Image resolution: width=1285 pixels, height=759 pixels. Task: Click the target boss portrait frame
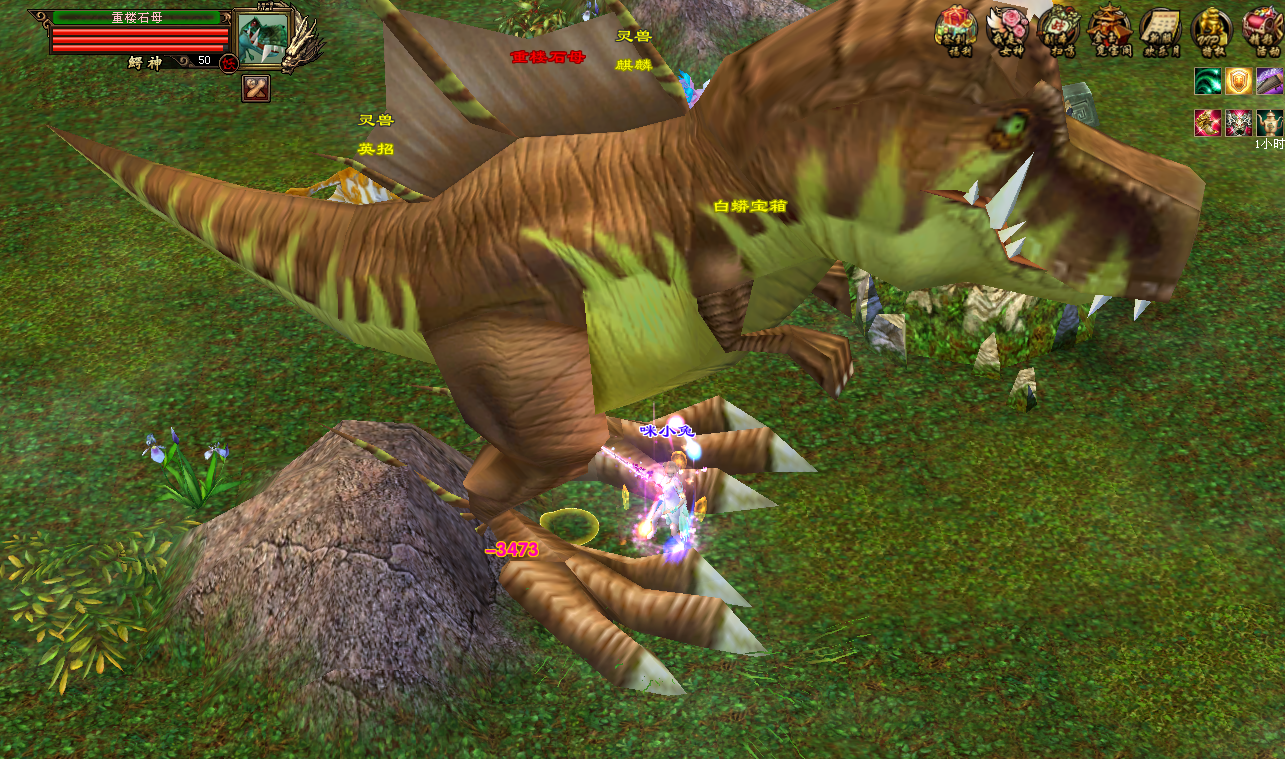tap(262, 38)
